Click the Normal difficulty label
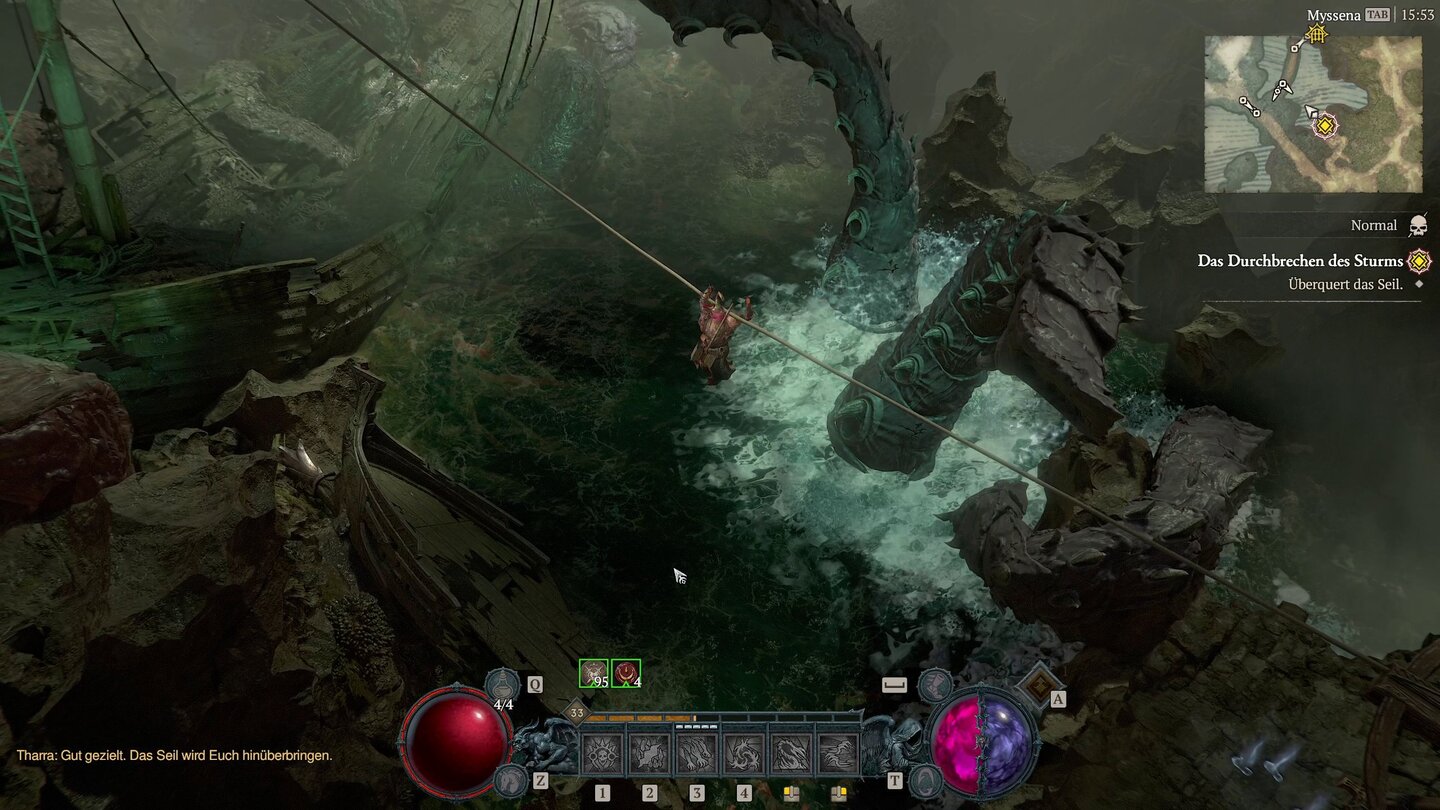 [x=1373, y=225]
